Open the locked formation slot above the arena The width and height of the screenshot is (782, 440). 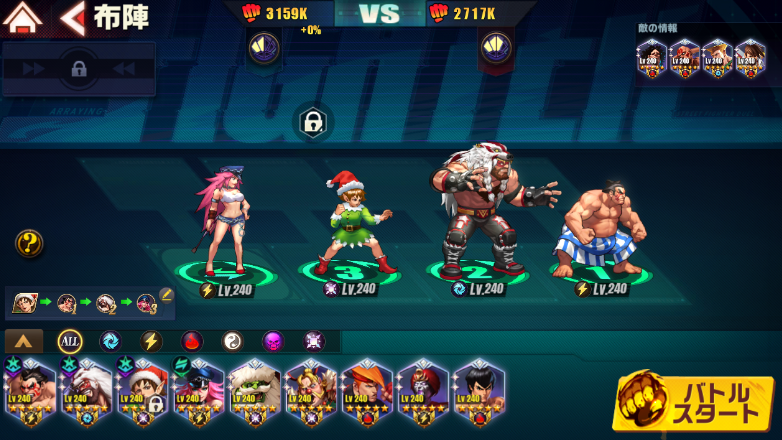click(x=312, y=123)
